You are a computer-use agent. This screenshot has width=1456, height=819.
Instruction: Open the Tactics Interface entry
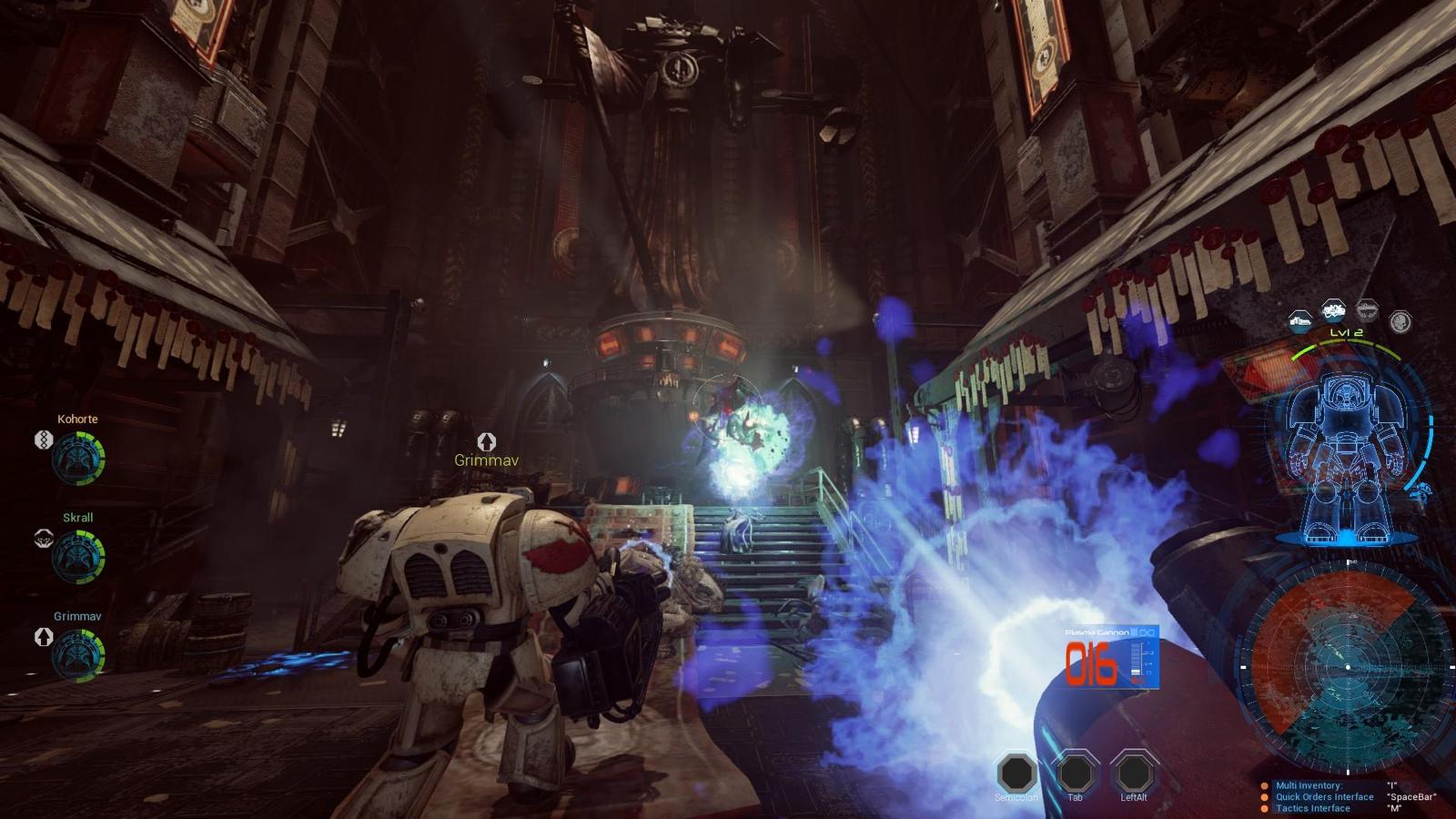coord(1312,808)
